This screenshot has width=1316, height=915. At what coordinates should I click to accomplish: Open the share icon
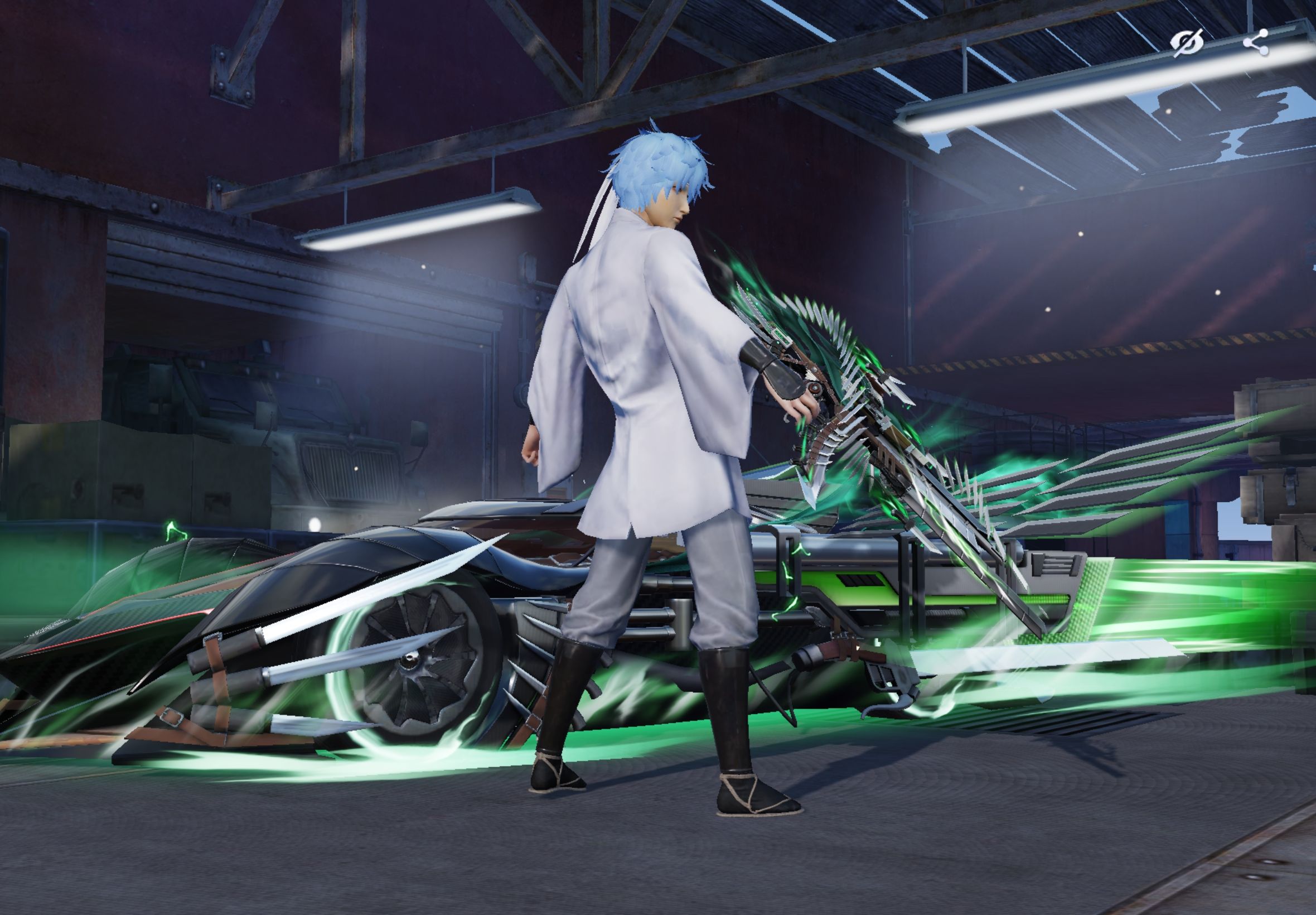1256,44
